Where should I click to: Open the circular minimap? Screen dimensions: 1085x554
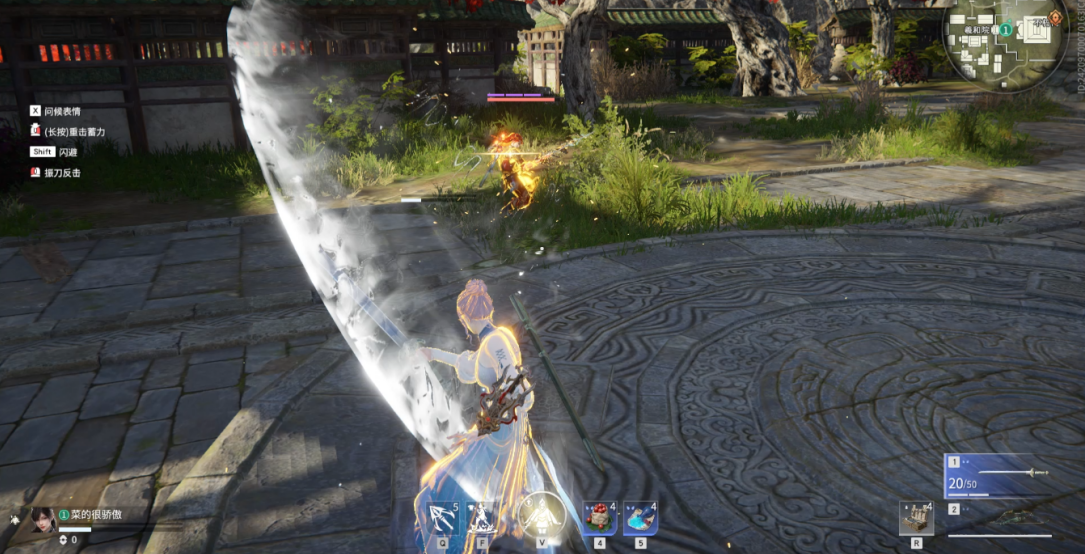click(1004, 44)
